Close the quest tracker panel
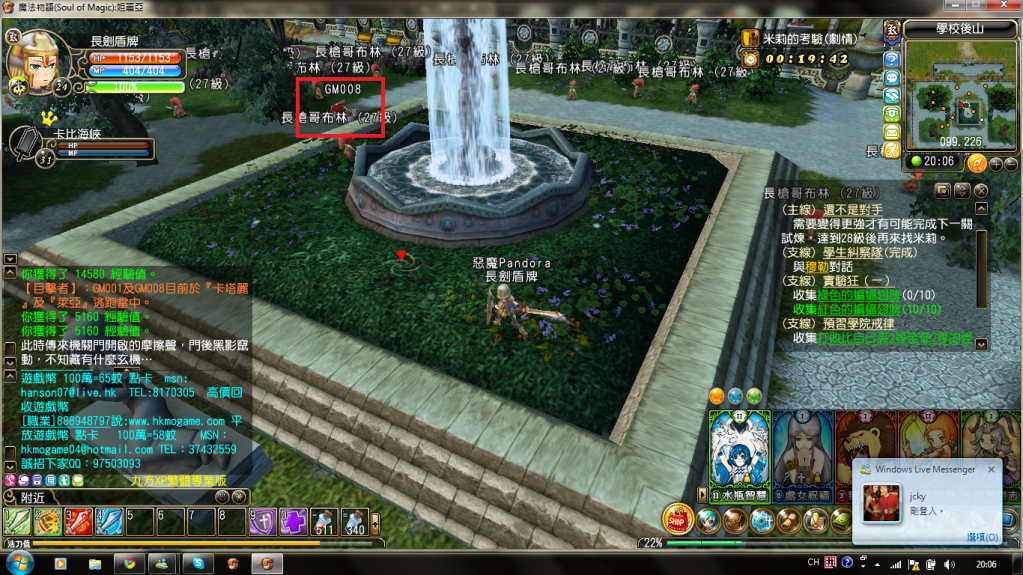This screenshot has height=575, width=1023. 981,190
